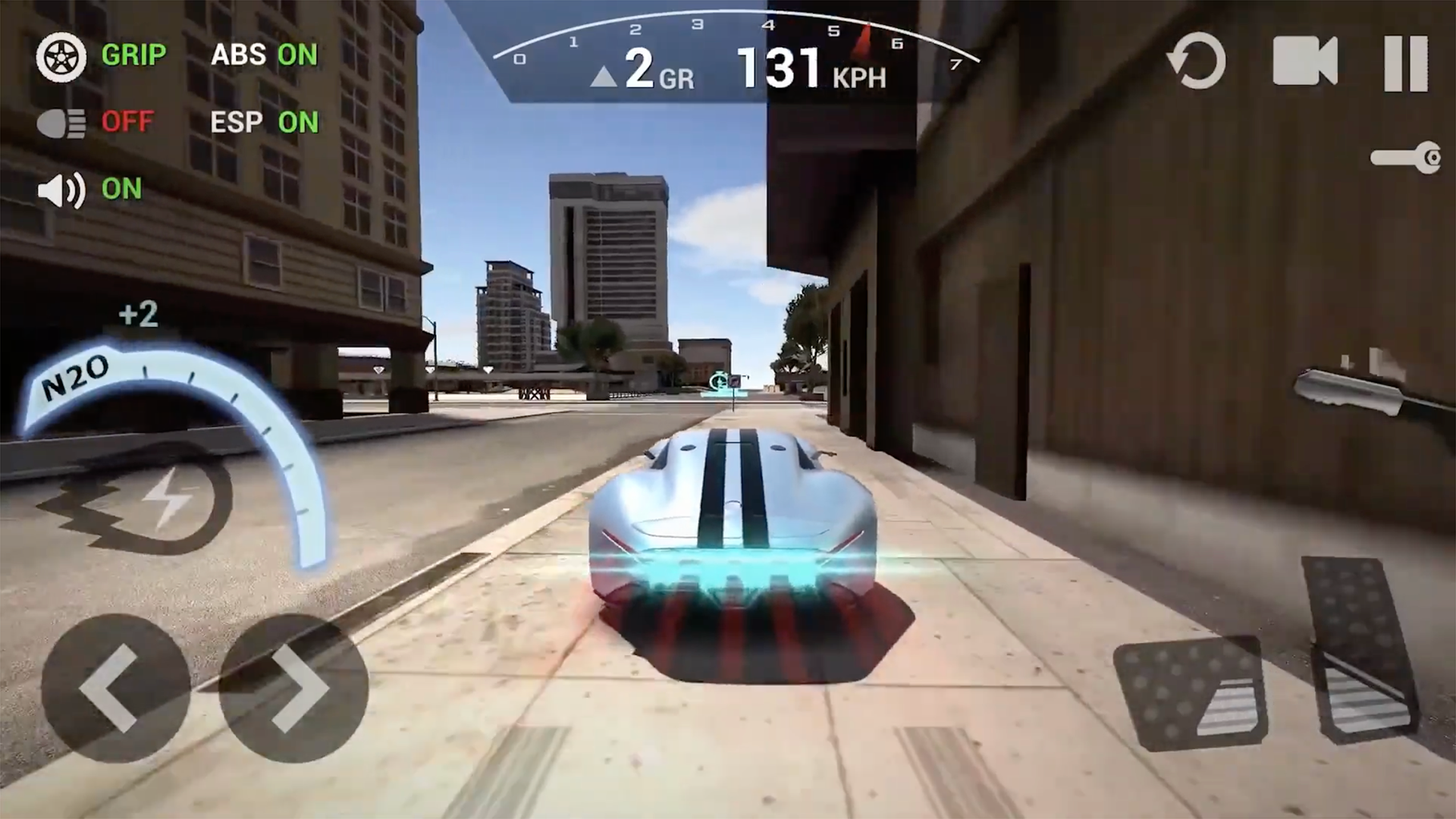1456x819 pixels.
Task: Toggle the headlights from OFF
Action: tap(62, 123)
